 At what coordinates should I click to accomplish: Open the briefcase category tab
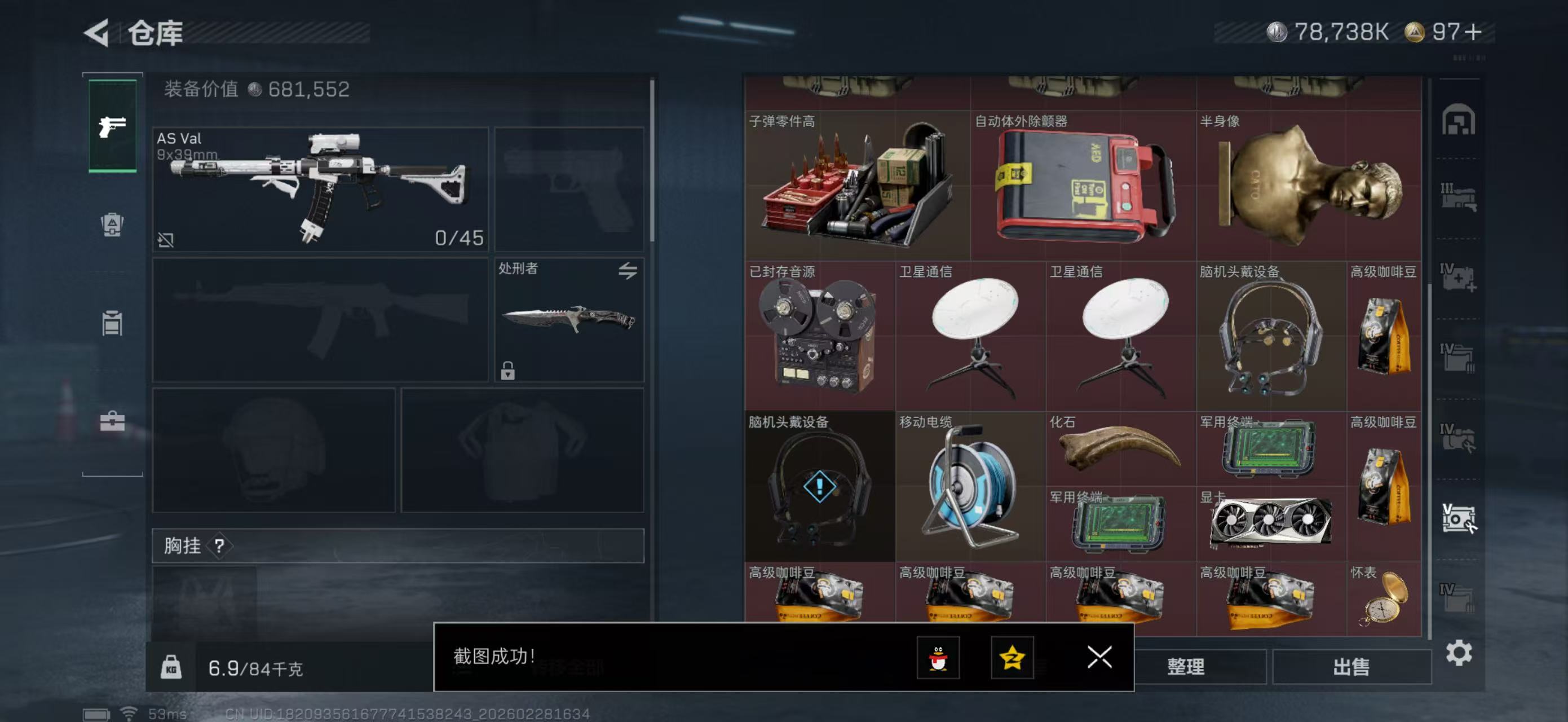pos(112,421)
